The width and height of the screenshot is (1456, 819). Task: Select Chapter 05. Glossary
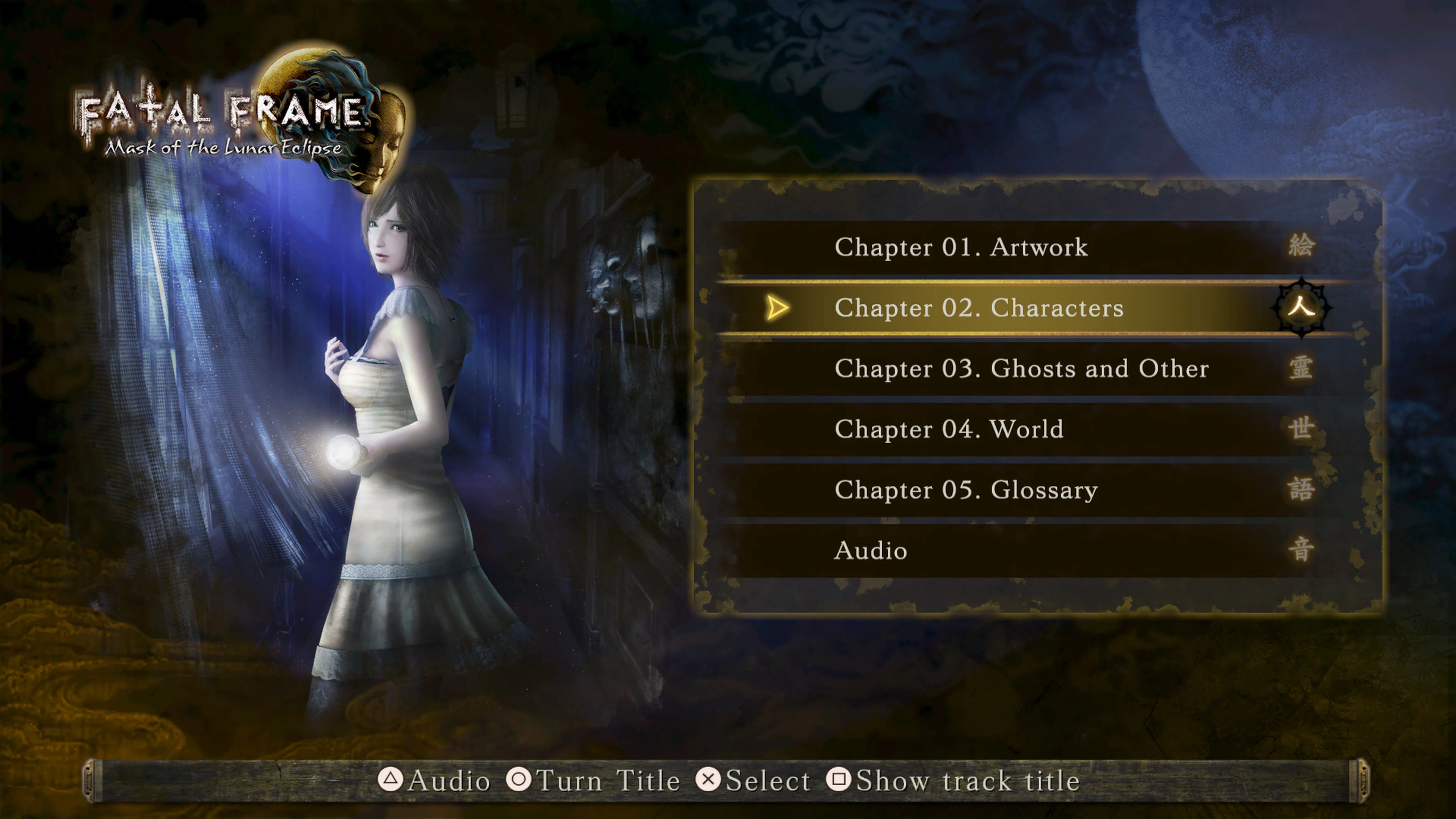tap(965, 490)
